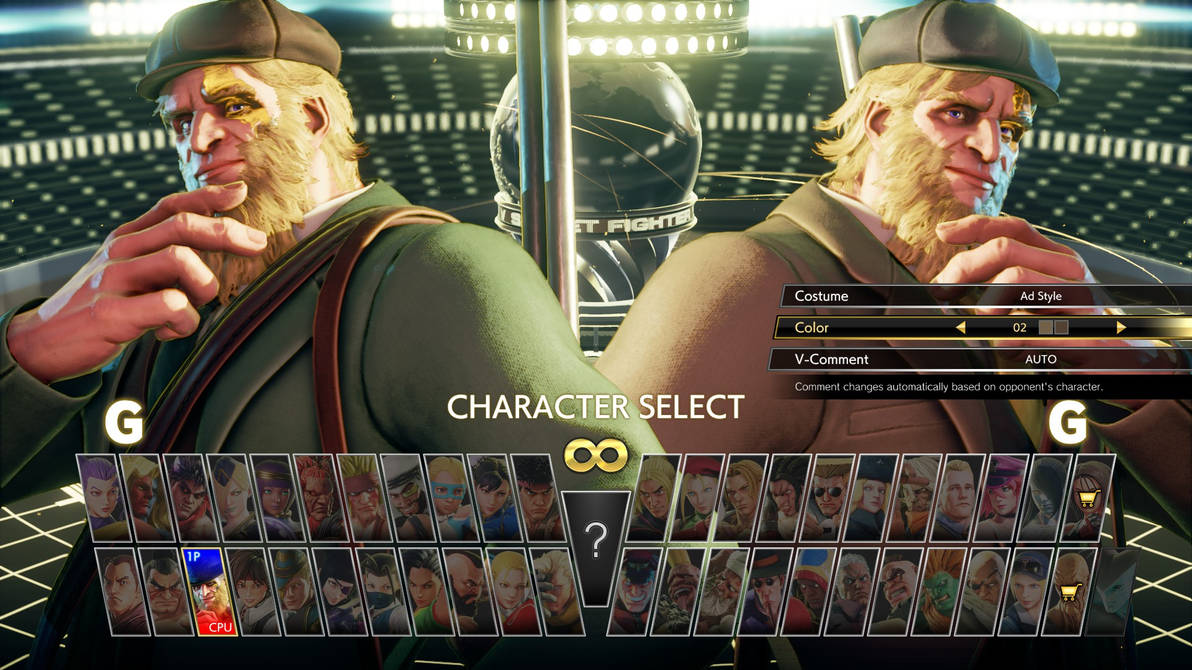Screen dimensions: 1192x670
Task: Choose the random character question mark tile
Action: (x=596, y=541)
